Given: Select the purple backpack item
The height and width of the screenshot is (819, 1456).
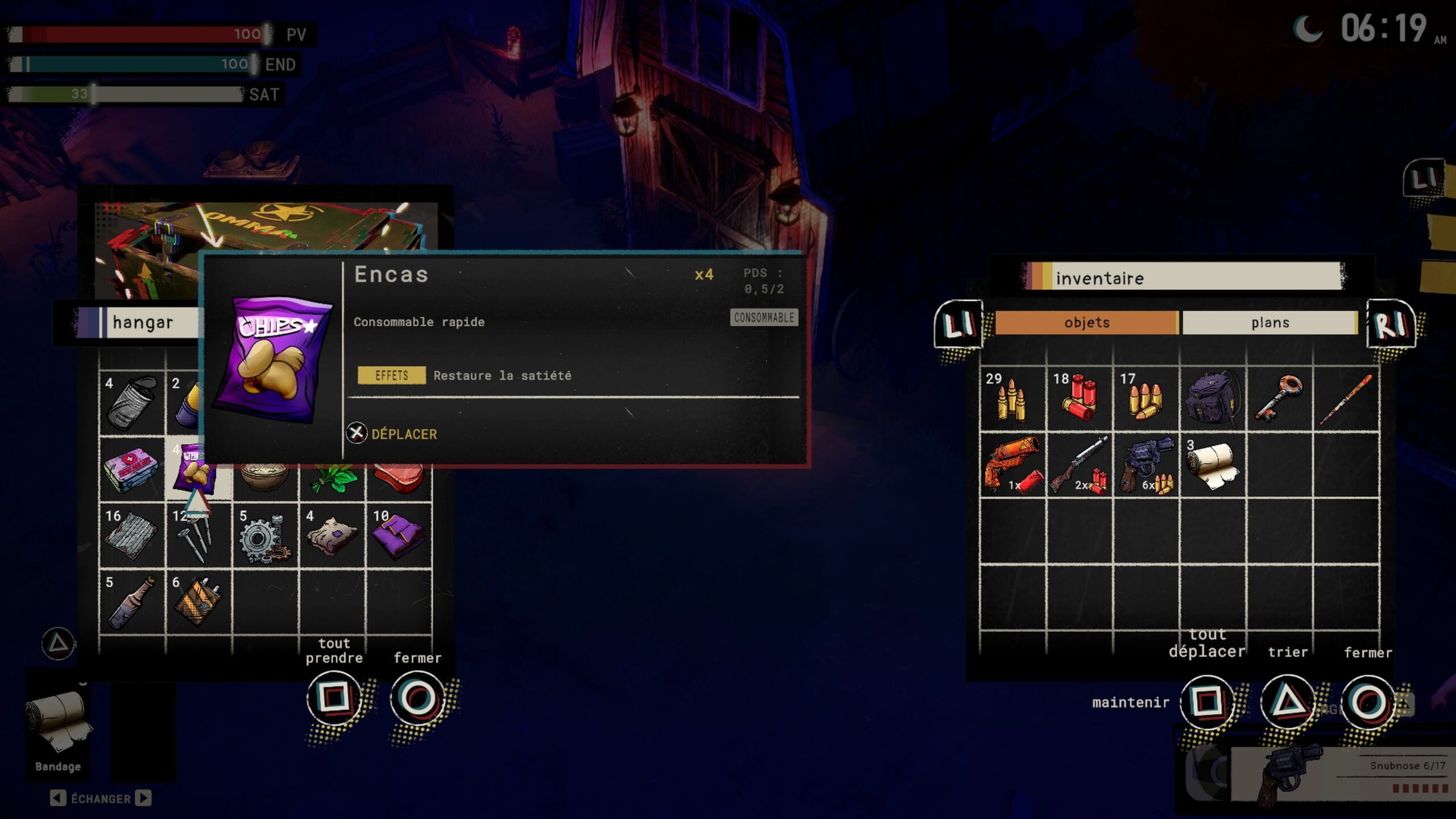Looking at the screenshot, I should tap(1213, 399).
